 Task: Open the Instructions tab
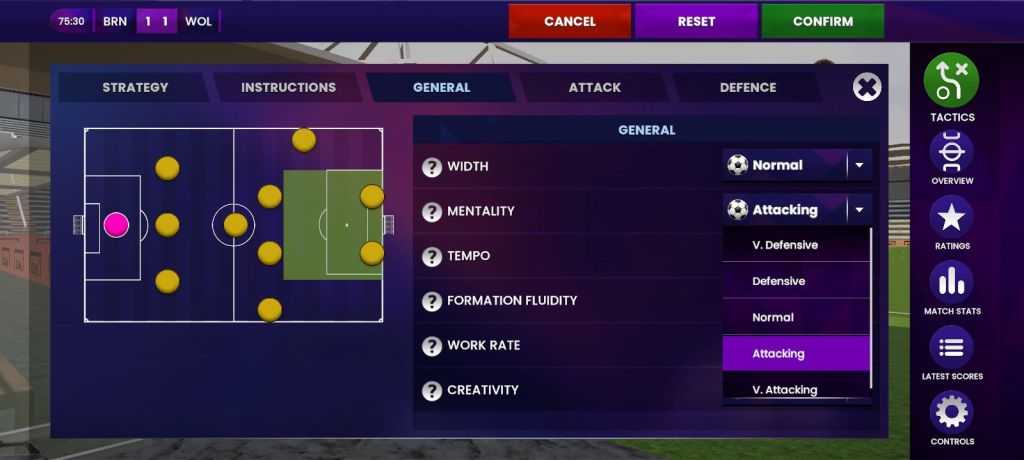288,87
